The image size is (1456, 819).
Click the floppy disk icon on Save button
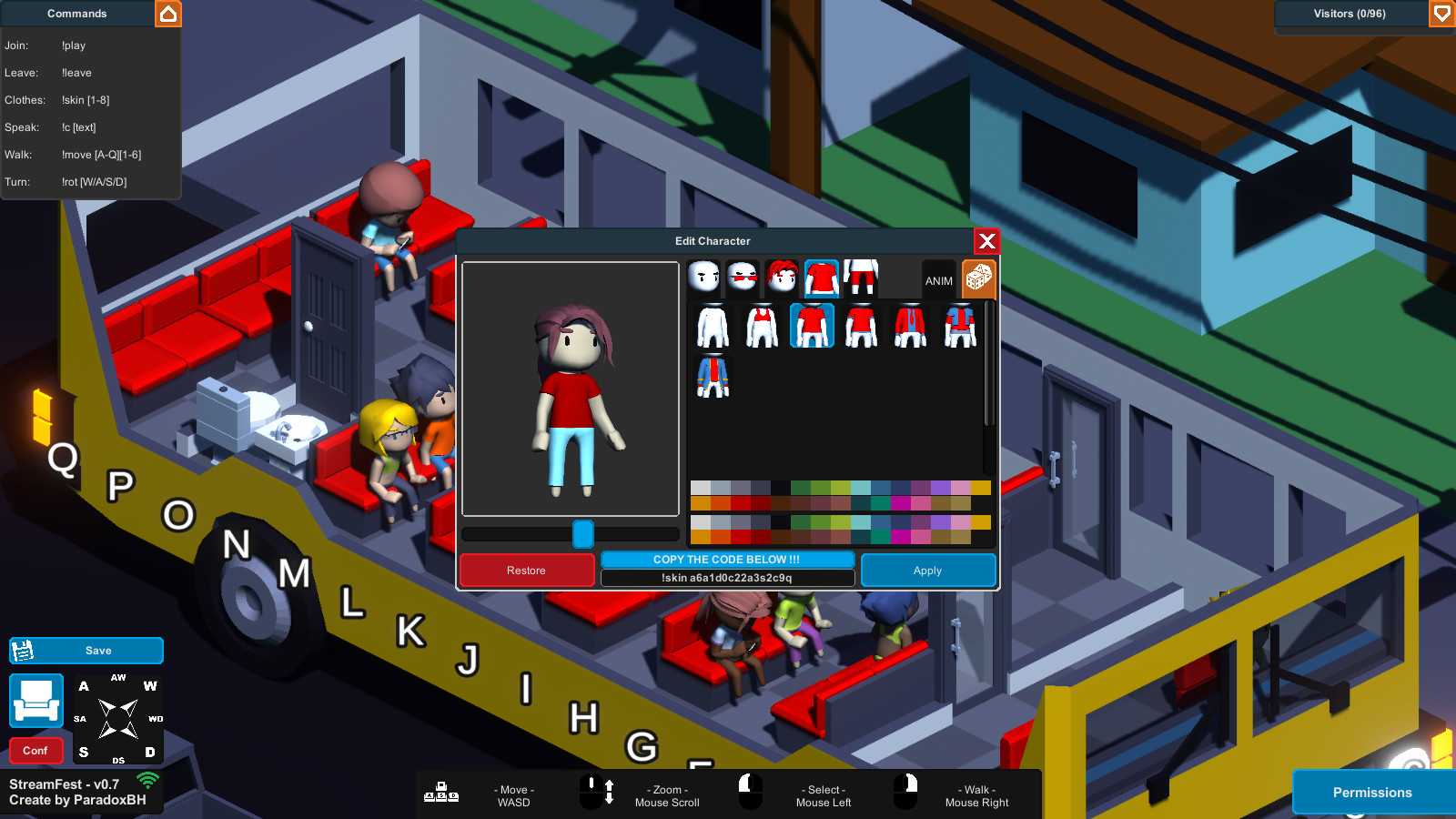[23, 650]
